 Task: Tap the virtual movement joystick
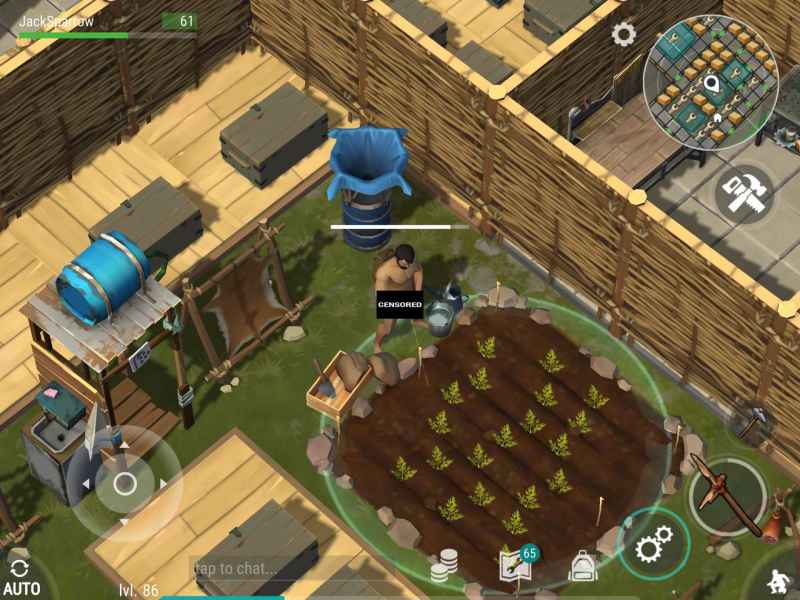[x=124, y=485]
